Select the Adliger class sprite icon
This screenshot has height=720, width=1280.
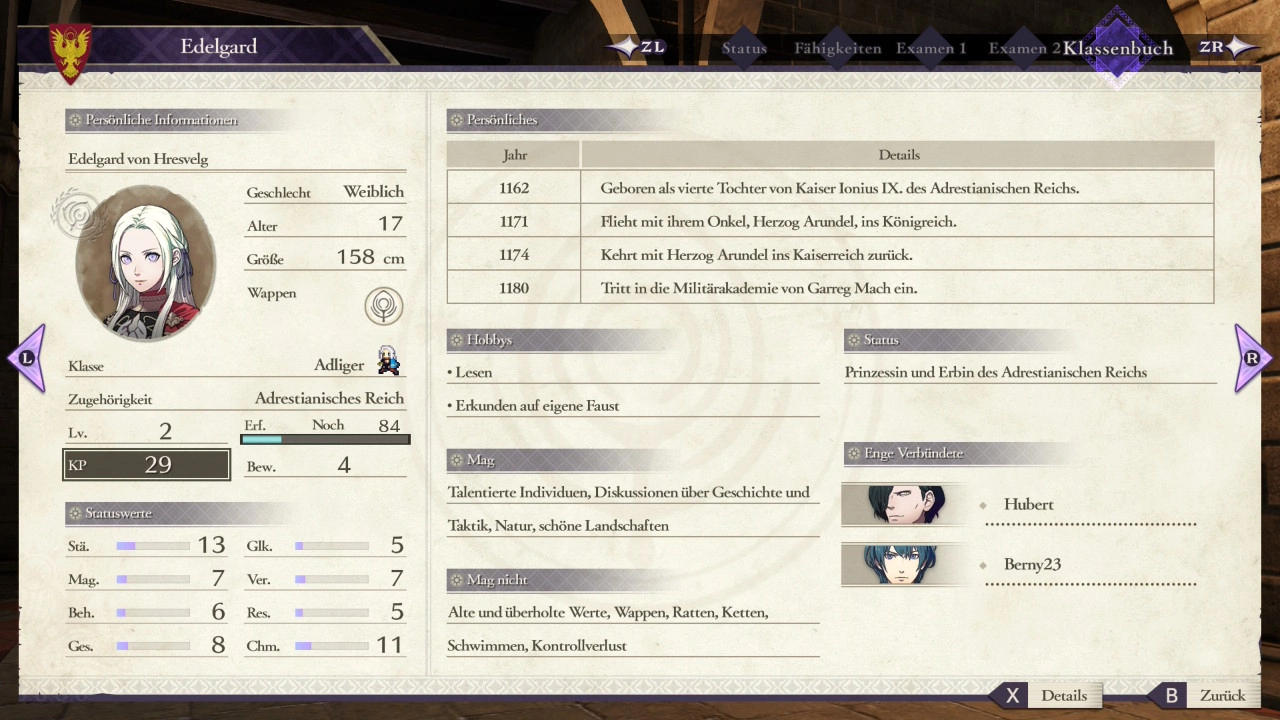(388, 361)
